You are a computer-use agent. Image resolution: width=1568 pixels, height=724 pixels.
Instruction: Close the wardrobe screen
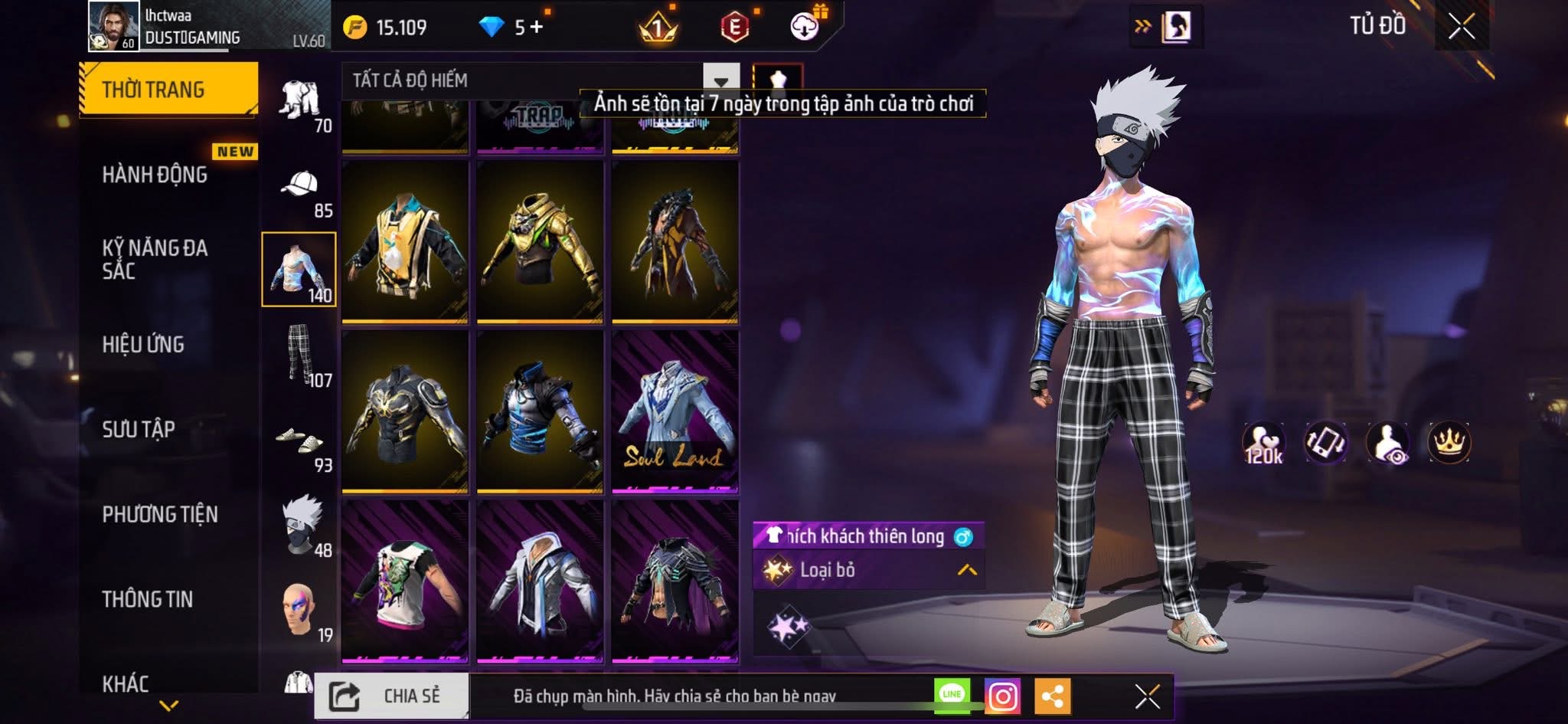coord(1461,27)
